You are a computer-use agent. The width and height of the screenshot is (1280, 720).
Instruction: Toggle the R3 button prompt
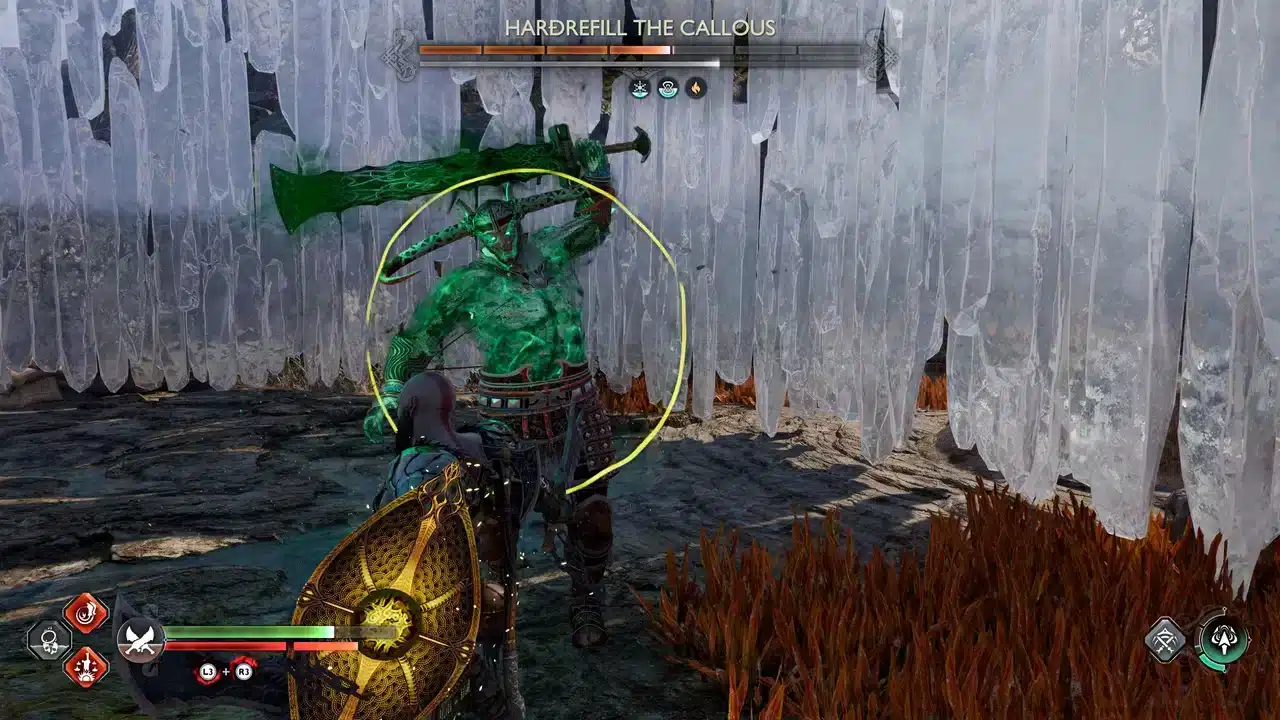245,672
